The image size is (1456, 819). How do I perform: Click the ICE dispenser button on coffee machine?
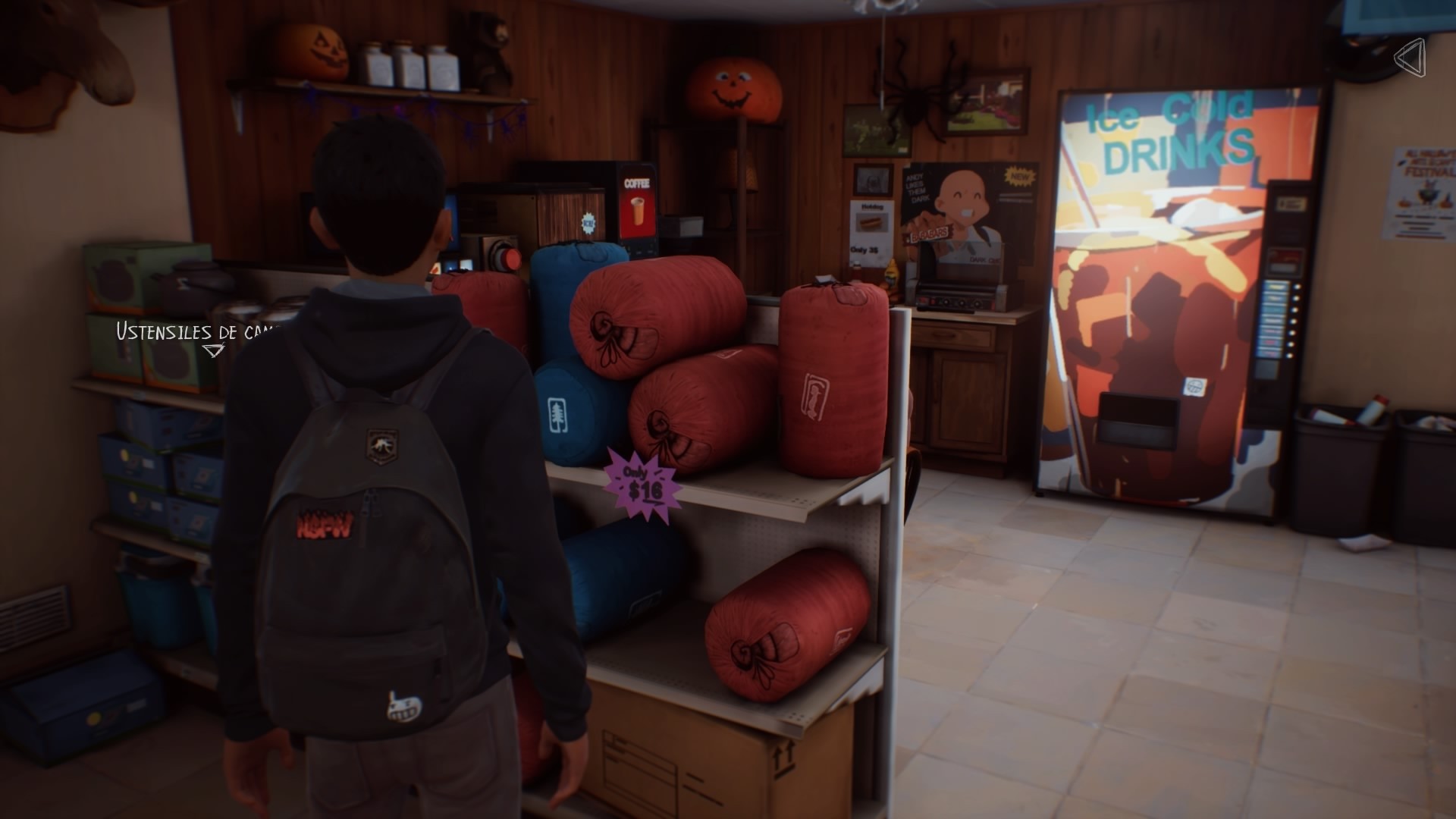tap(588, 224)
